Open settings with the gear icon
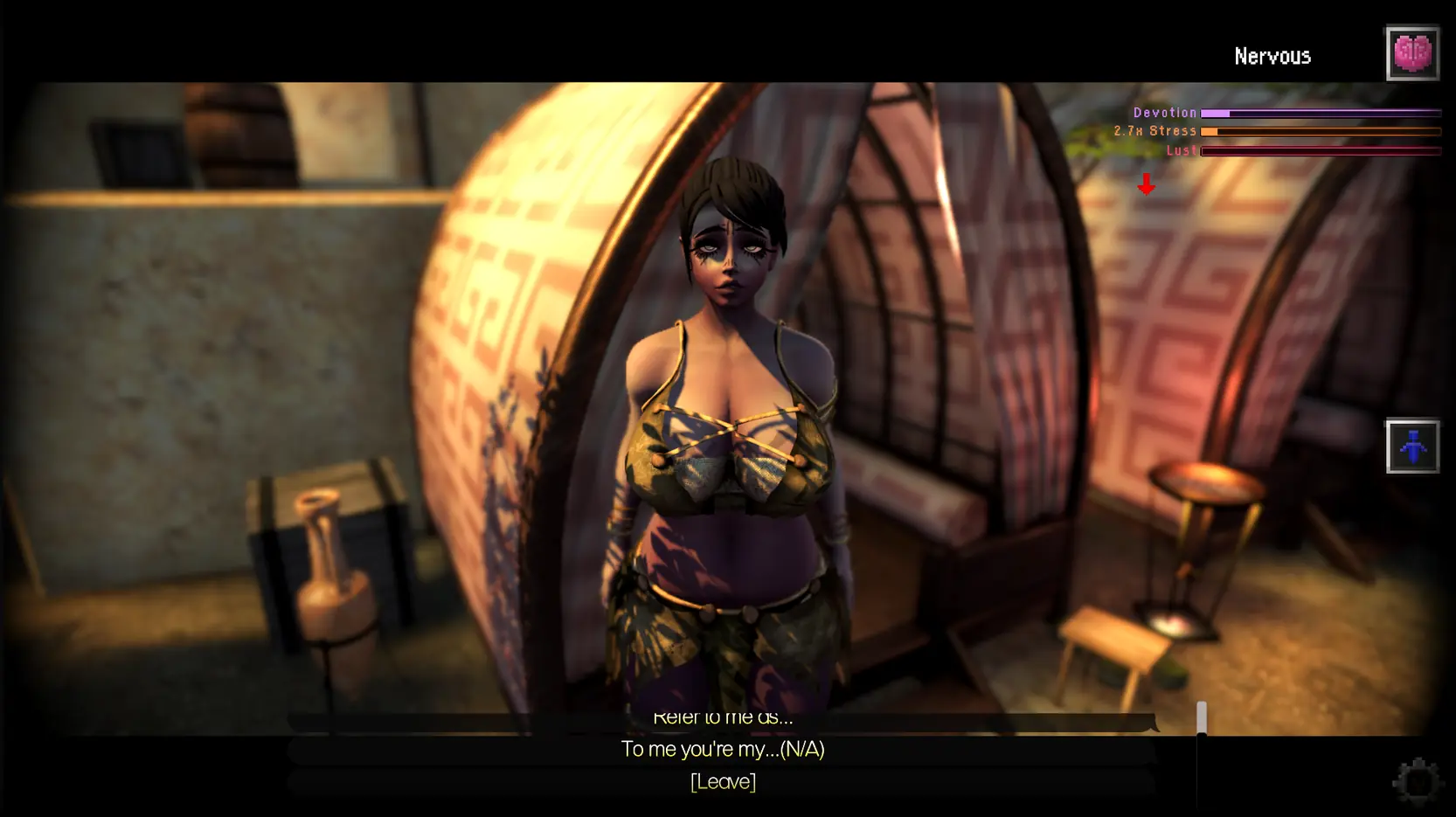1456x817 pixels. pyautogui.click(x=1416, y=779)
